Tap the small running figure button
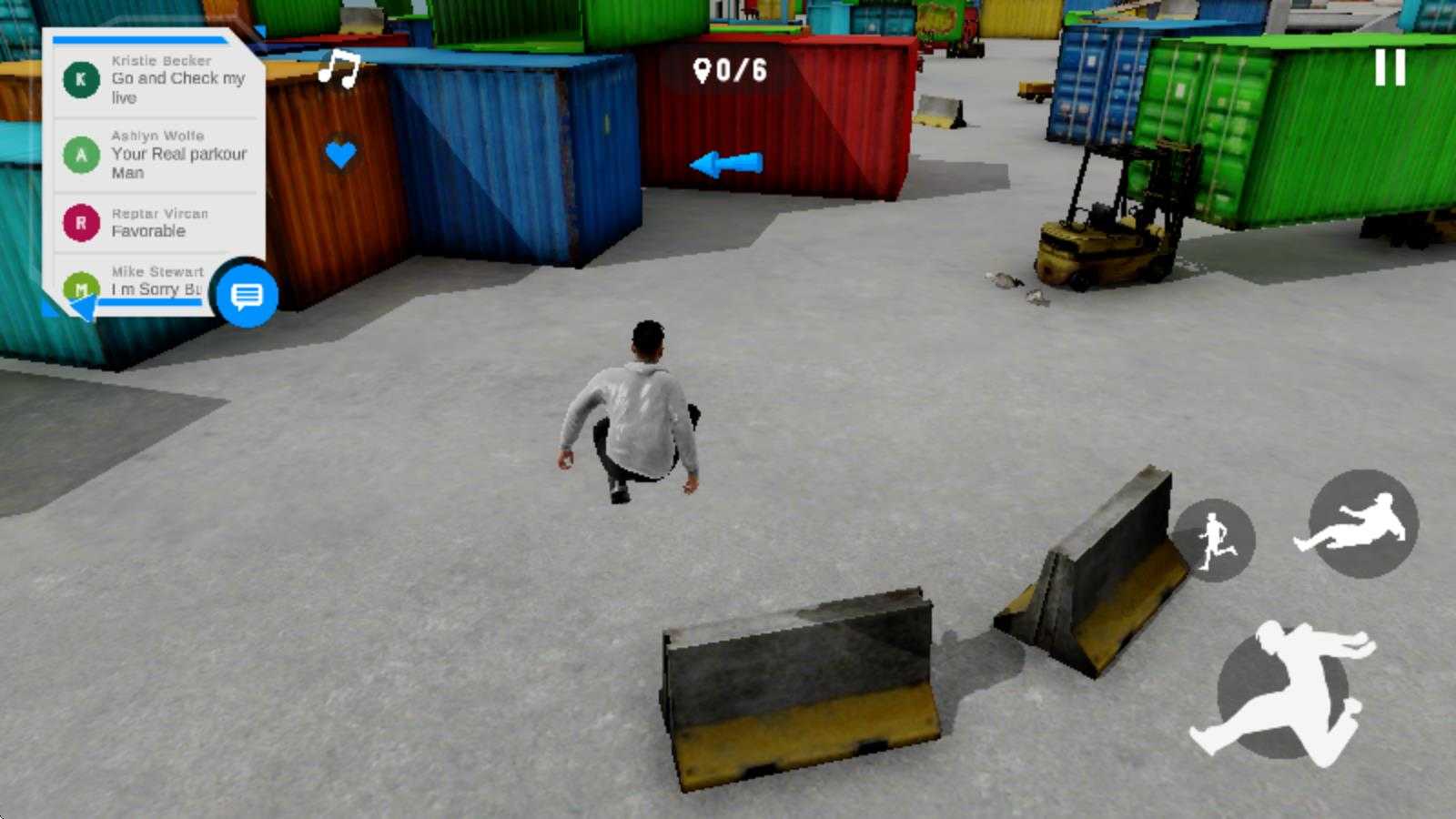Image resolution: width=1456 pixels, height=819 pixels. click(x=1215, y=541)
